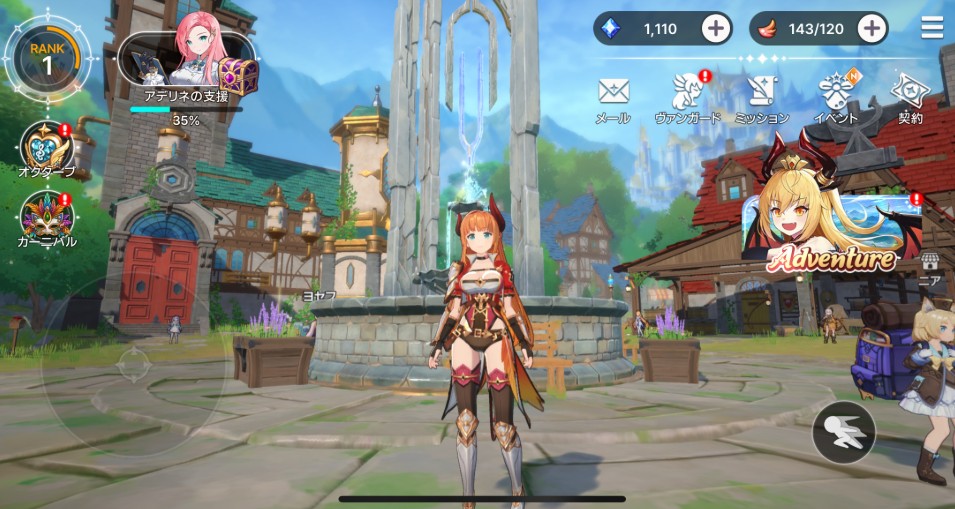The image size is (955, 509).
Task: Add more blue crystals with plus button
Action: pyautogui.click(x=716, y=28)
